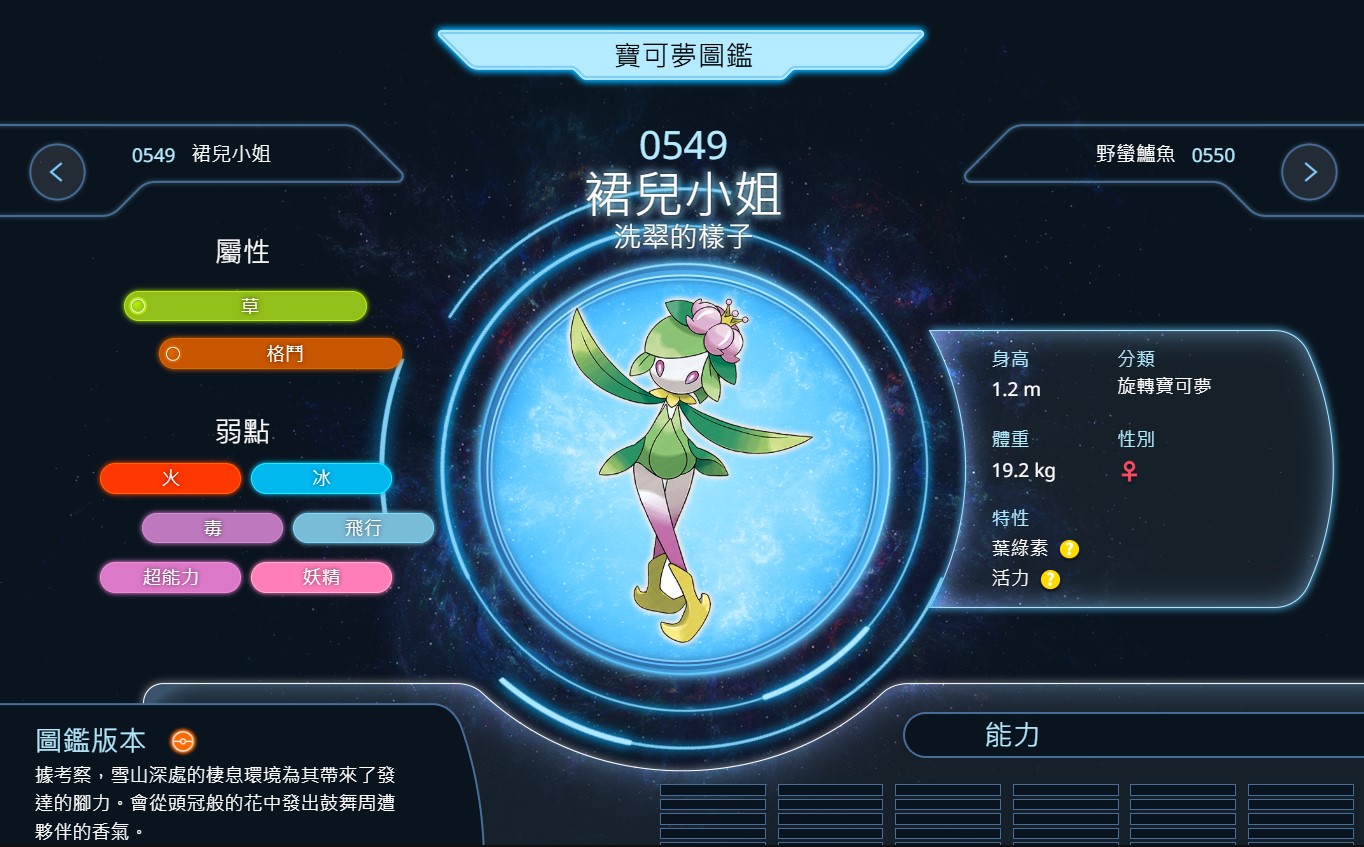This screenshot has height=847, width=1364.
Task: Open the 寶可夢圖鑑 title banner
Action: click(x=681, y=54)
